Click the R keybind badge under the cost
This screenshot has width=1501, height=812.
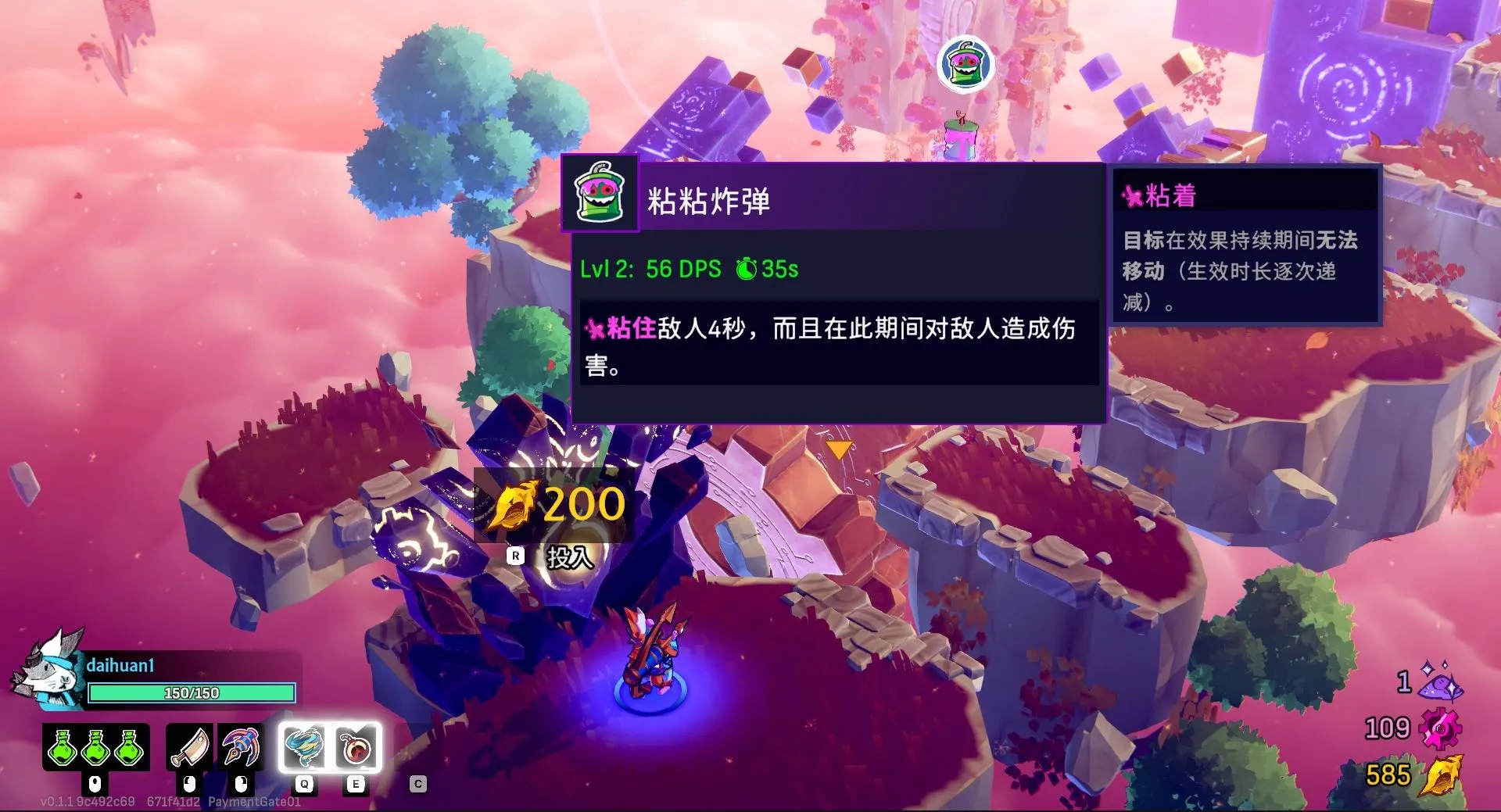tap(516, 554)
